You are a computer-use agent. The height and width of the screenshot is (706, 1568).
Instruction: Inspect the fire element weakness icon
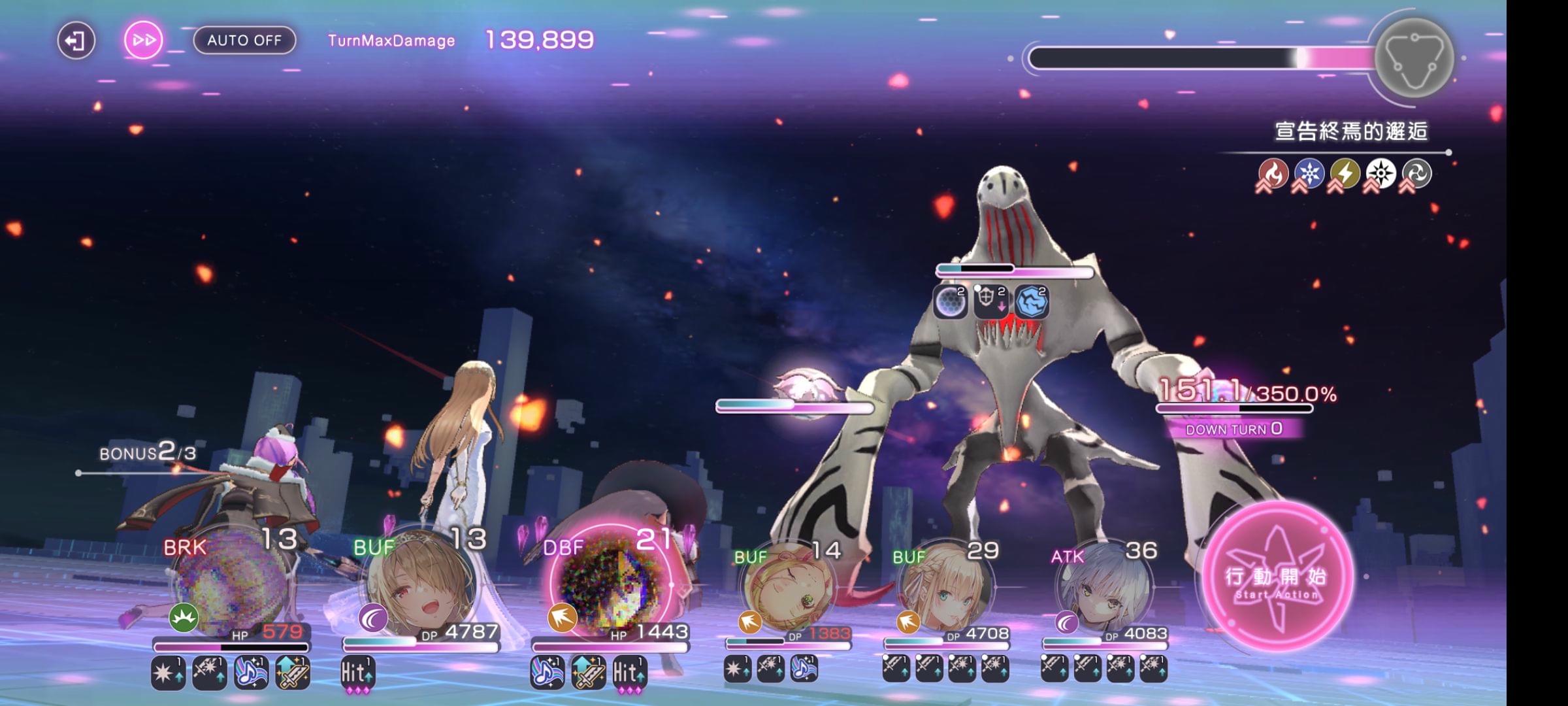pos(1273,174)
